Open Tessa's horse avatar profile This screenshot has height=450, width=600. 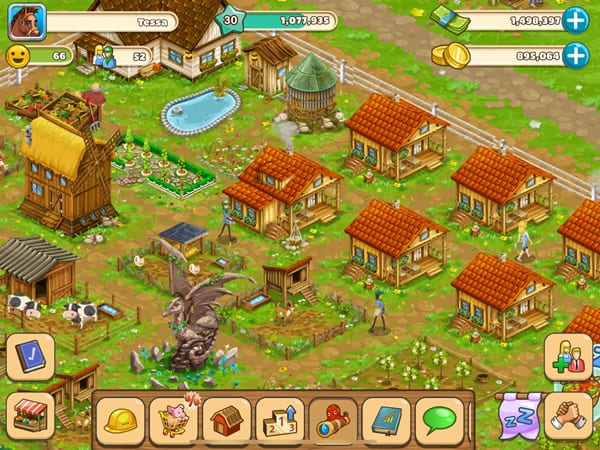[x=27, y=20]
